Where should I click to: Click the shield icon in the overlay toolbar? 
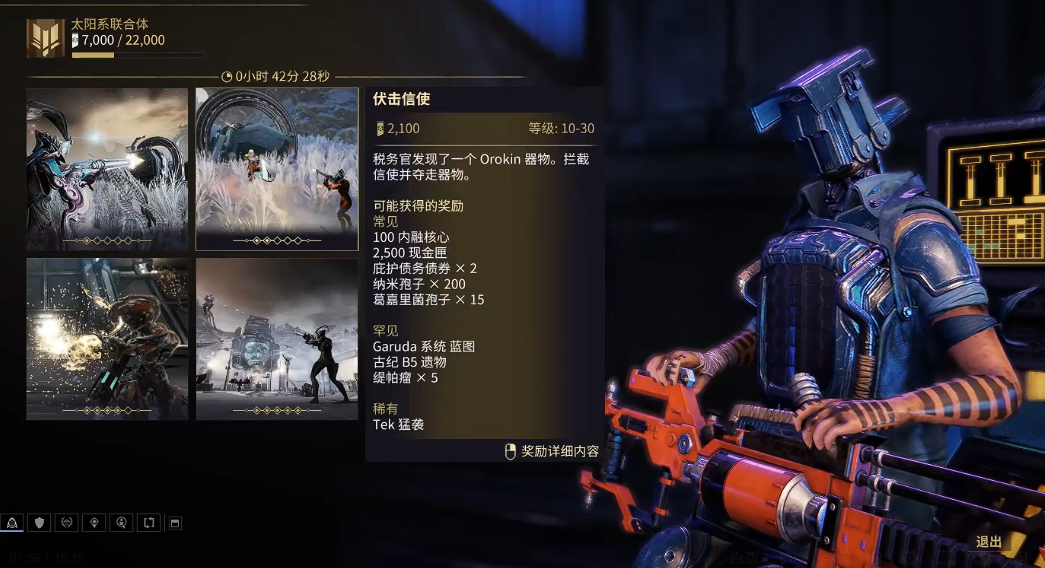coord(40,523)
